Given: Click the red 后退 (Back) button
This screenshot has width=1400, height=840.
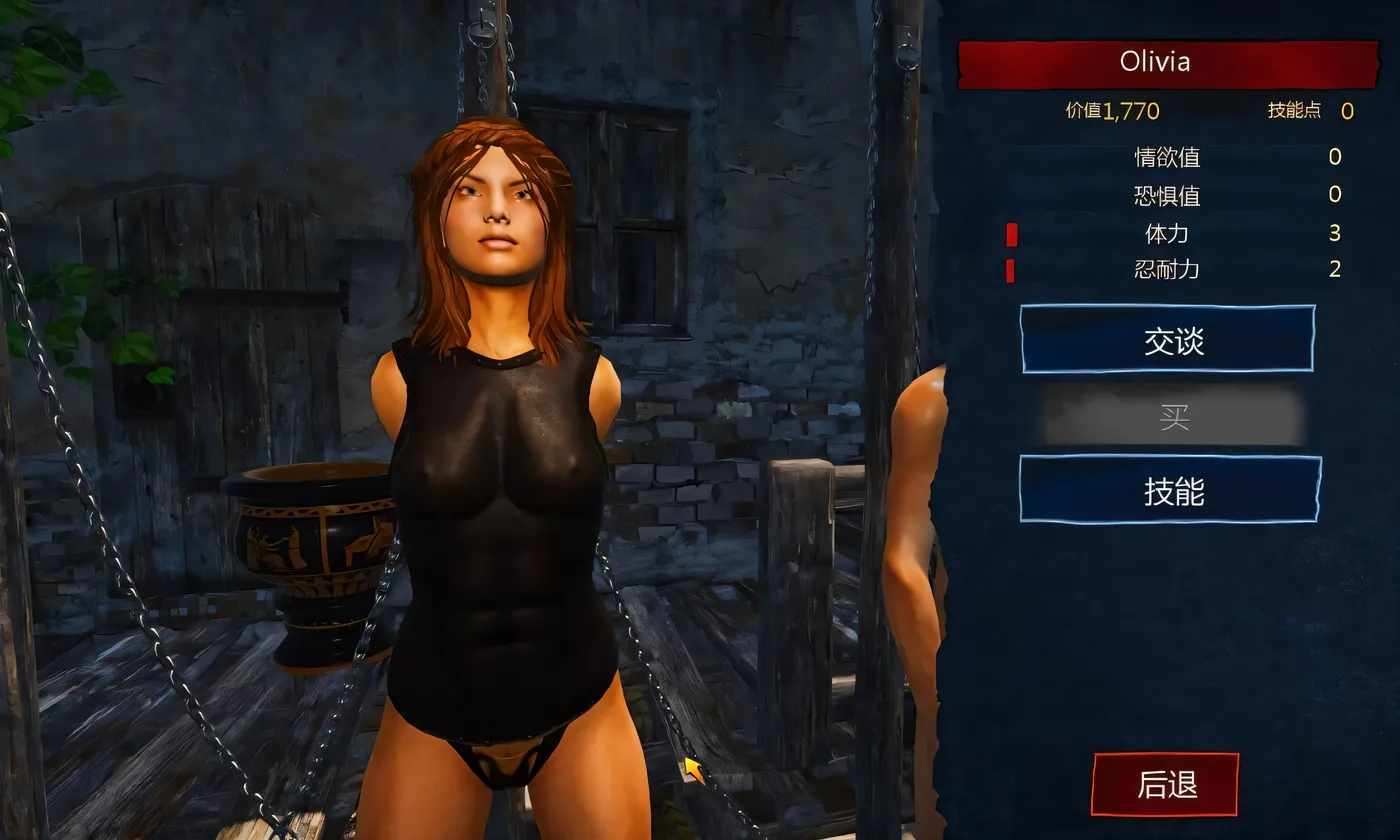Looking at the screenshot, I should coord(1163,786).
